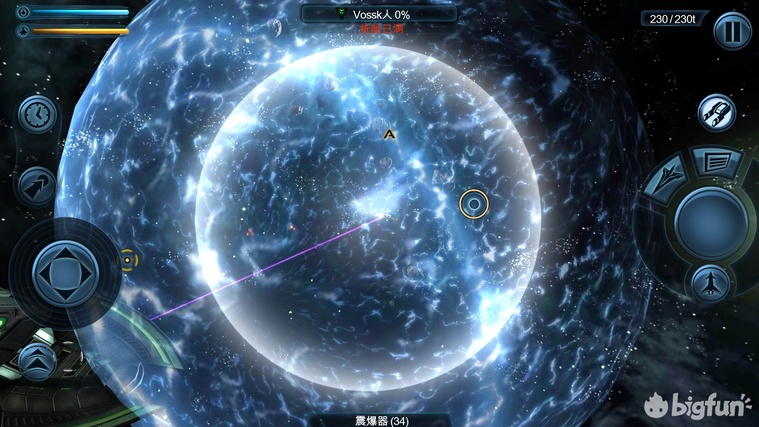This screenshot has height=427, width=759.
Task: Select the Vossk target indicator panel
Action: click(379, 15)
